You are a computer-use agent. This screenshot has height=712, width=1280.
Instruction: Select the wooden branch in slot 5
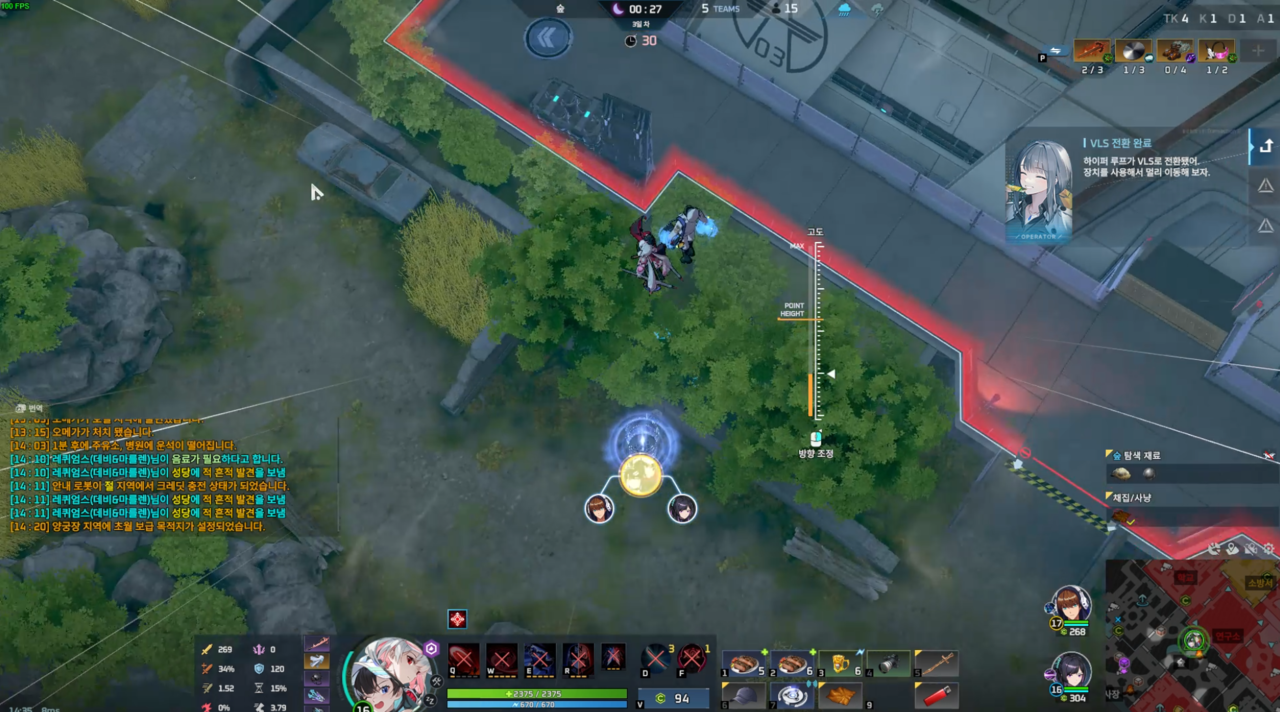tap(937, 664)
